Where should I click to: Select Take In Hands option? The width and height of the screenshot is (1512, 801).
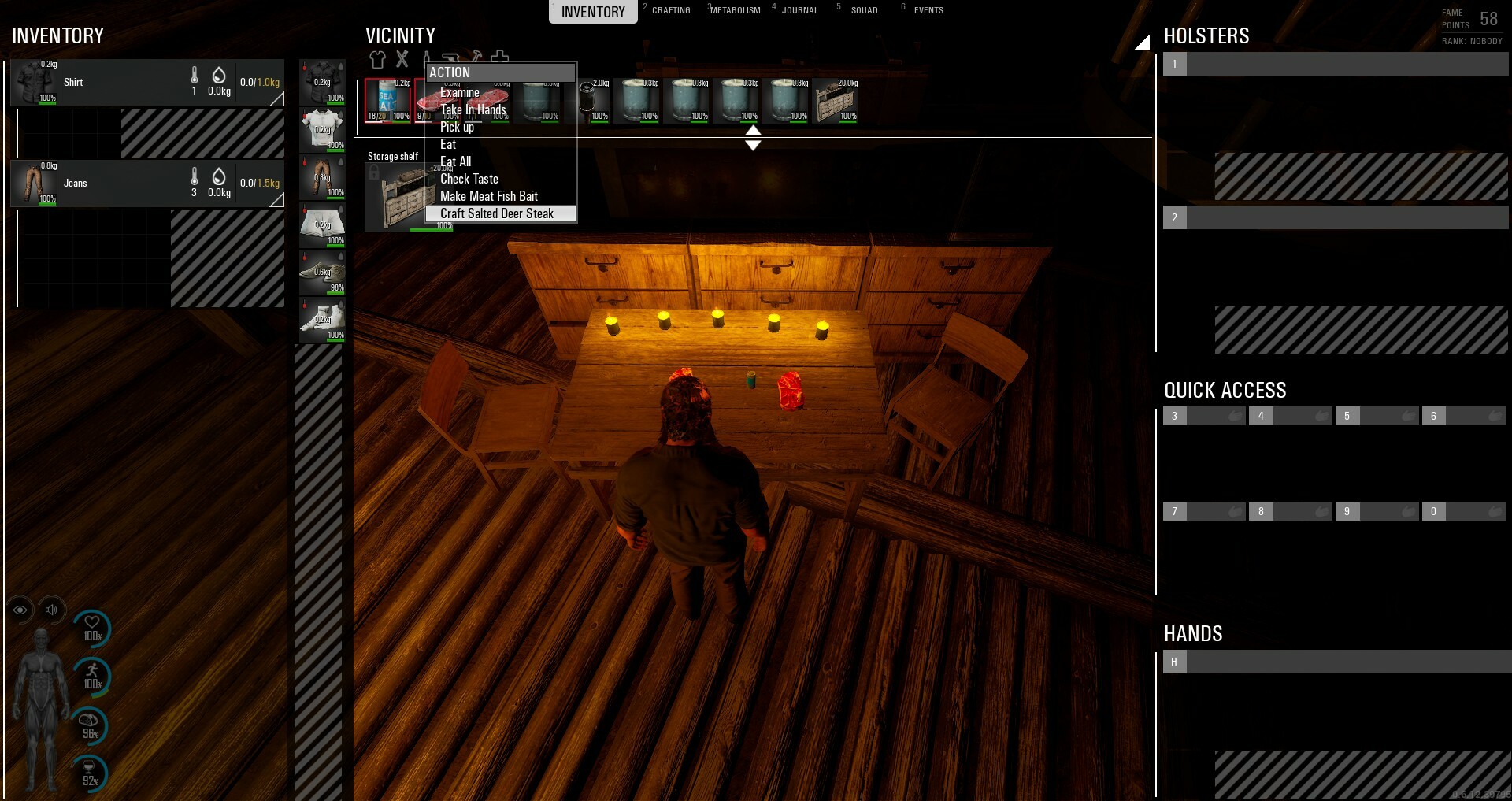[x=473, y=109]
